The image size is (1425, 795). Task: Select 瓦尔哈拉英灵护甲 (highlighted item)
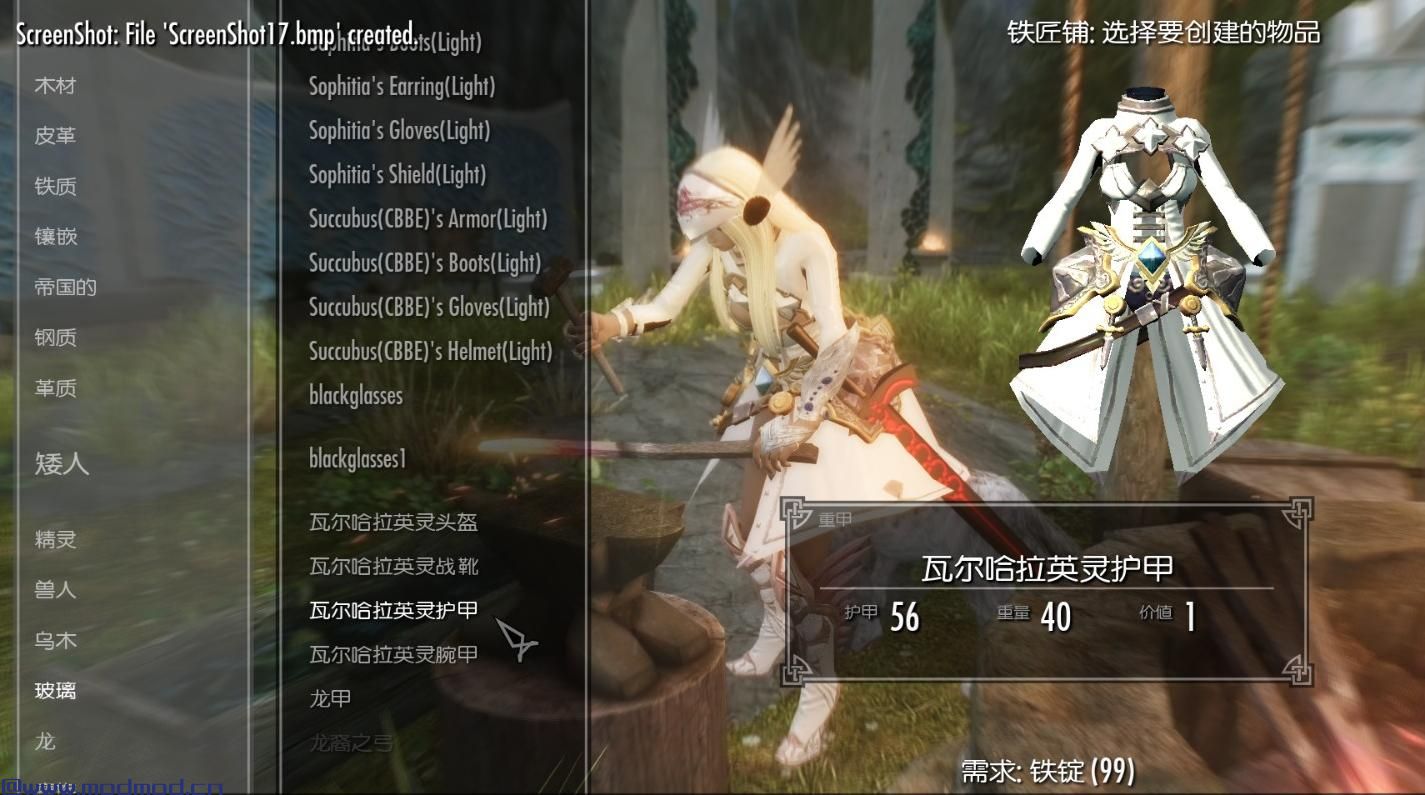pos(388,609)
